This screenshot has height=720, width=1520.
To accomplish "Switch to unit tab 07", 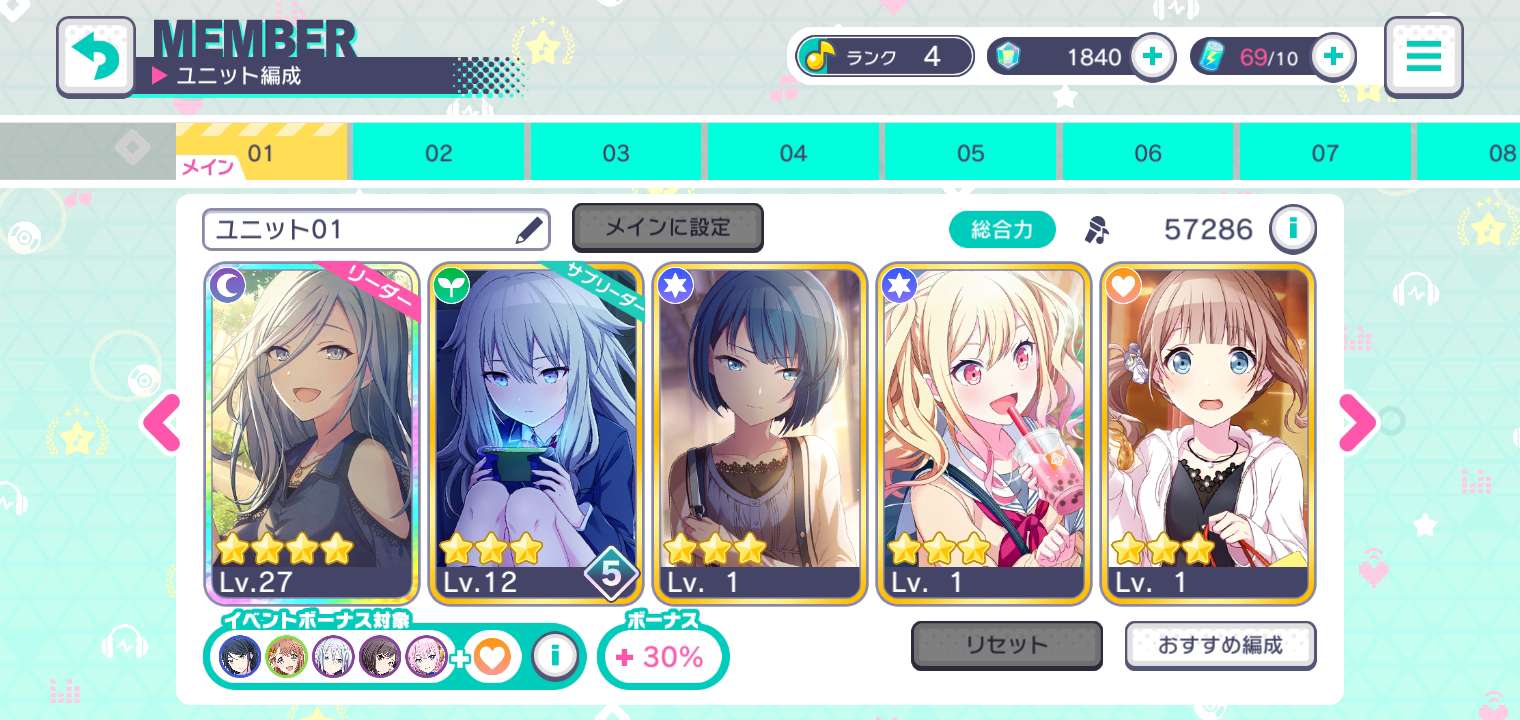I will (1325, 153).
